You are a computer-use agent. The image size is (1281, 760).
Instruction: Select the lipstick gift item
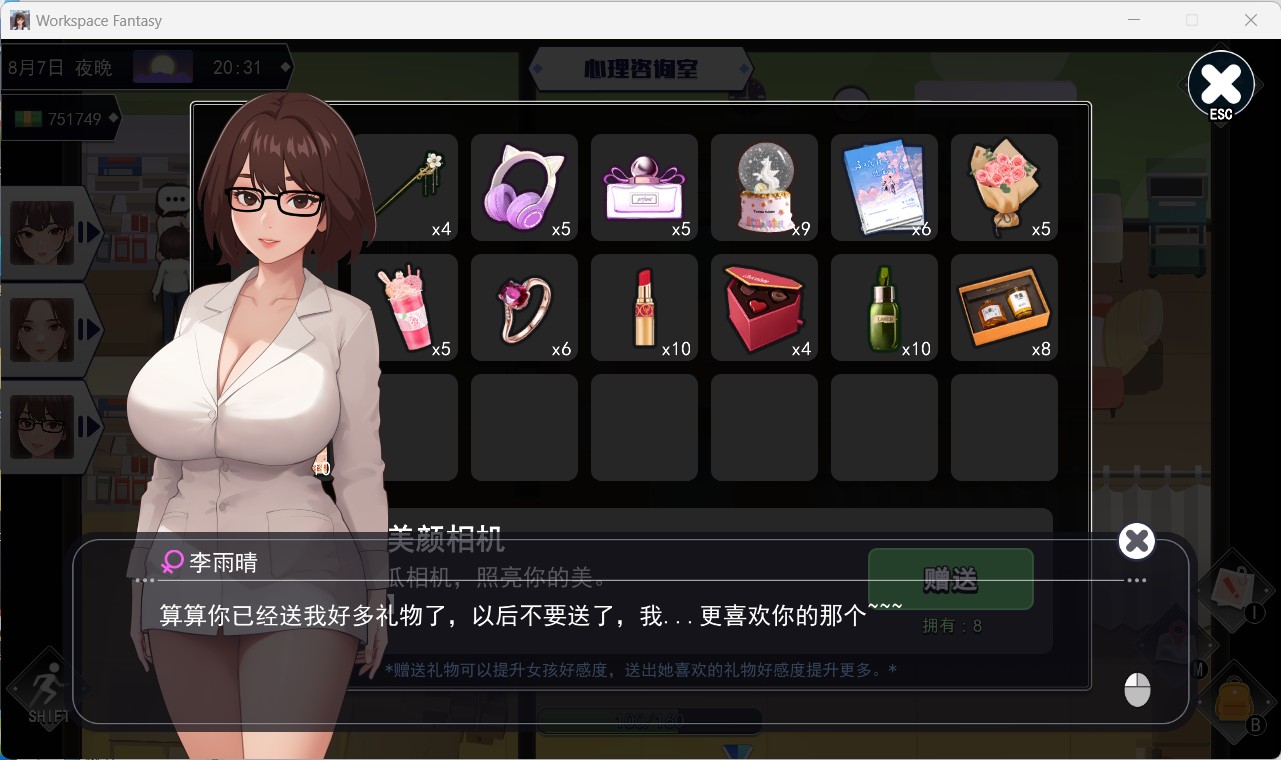pyautogui.click(x=644, y=307)
